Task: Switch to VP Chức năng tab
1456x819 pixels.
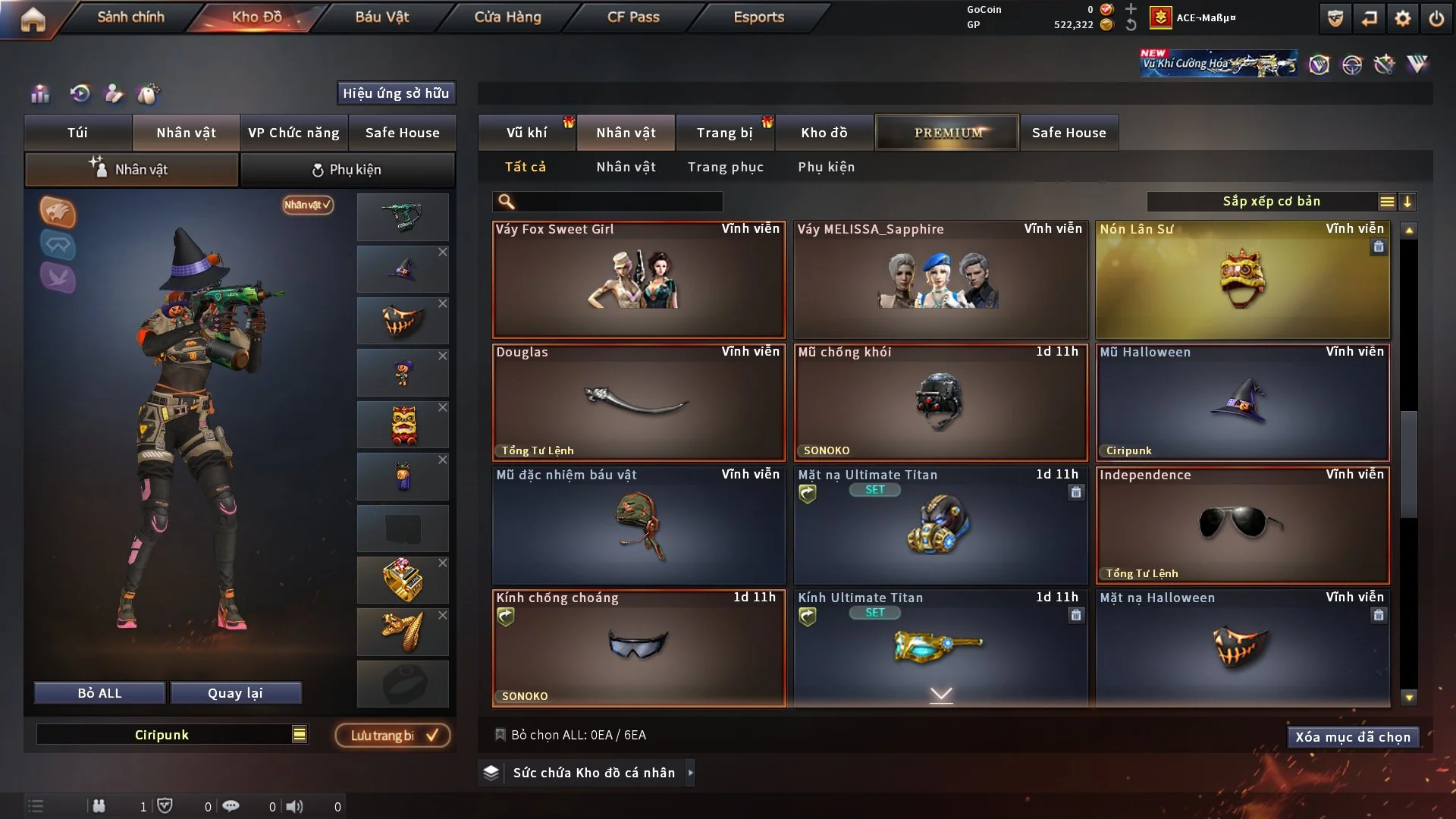Action: click(293, 133)
